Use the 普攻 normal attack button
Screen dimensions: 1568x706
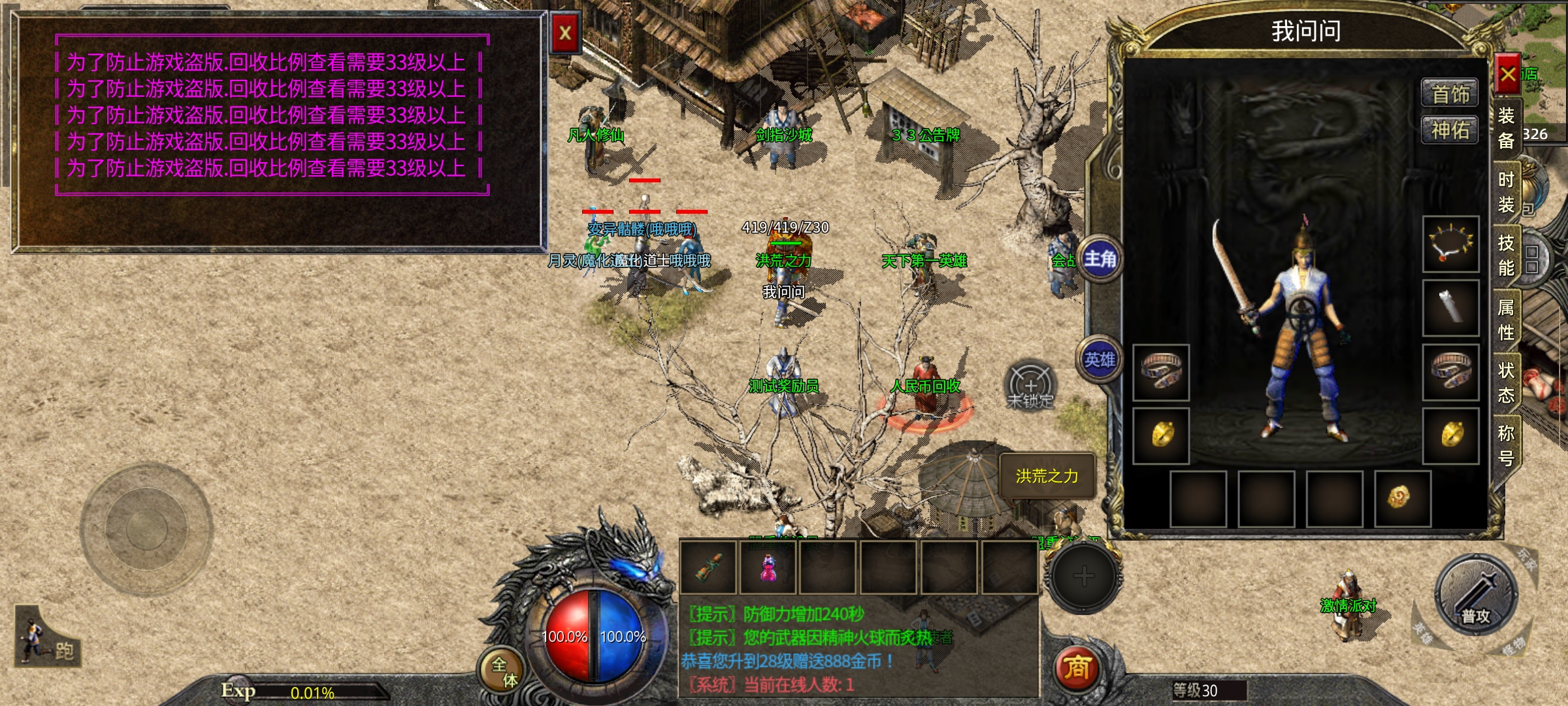pos(1475,596)
